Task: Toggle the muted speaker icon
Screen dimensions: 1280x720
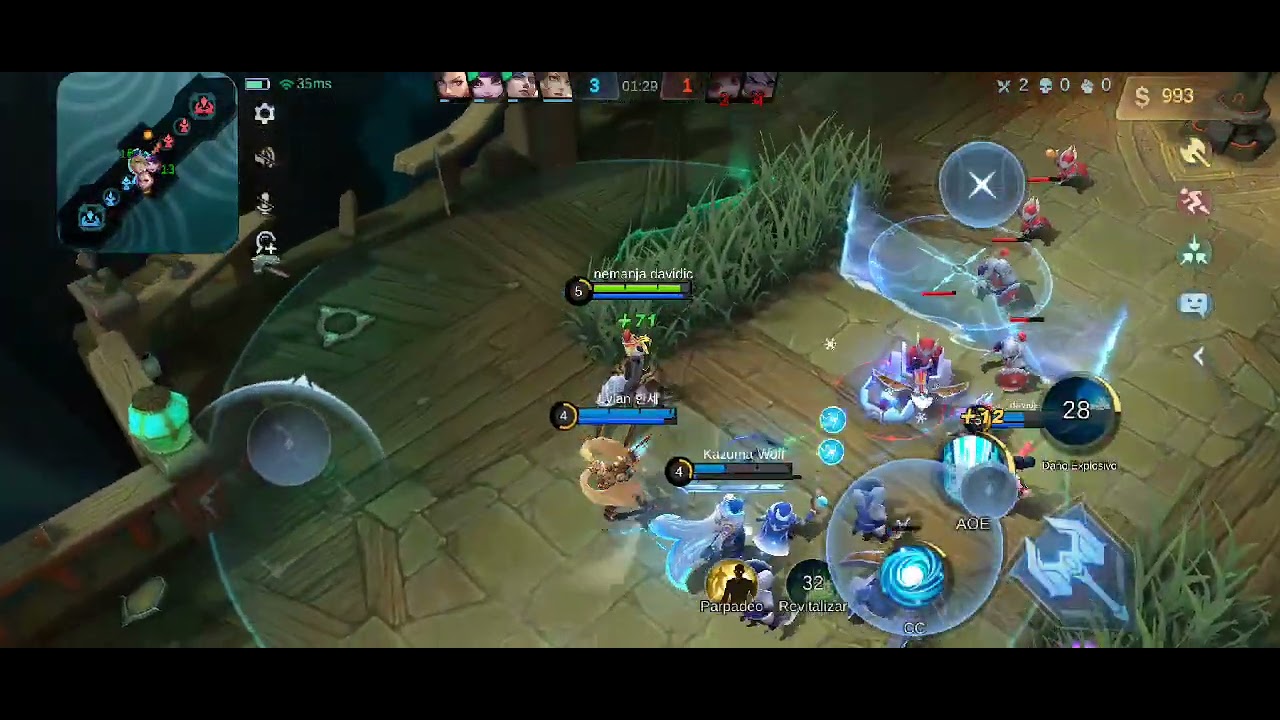Action: 264,158
